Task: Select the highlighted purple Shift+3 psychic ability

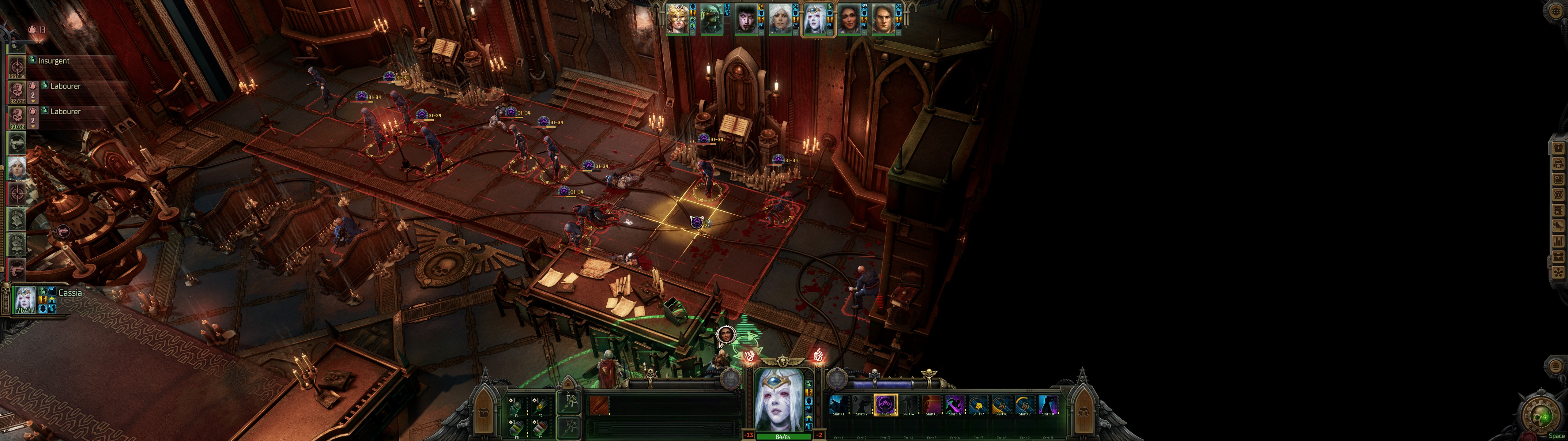Action: 885,405
